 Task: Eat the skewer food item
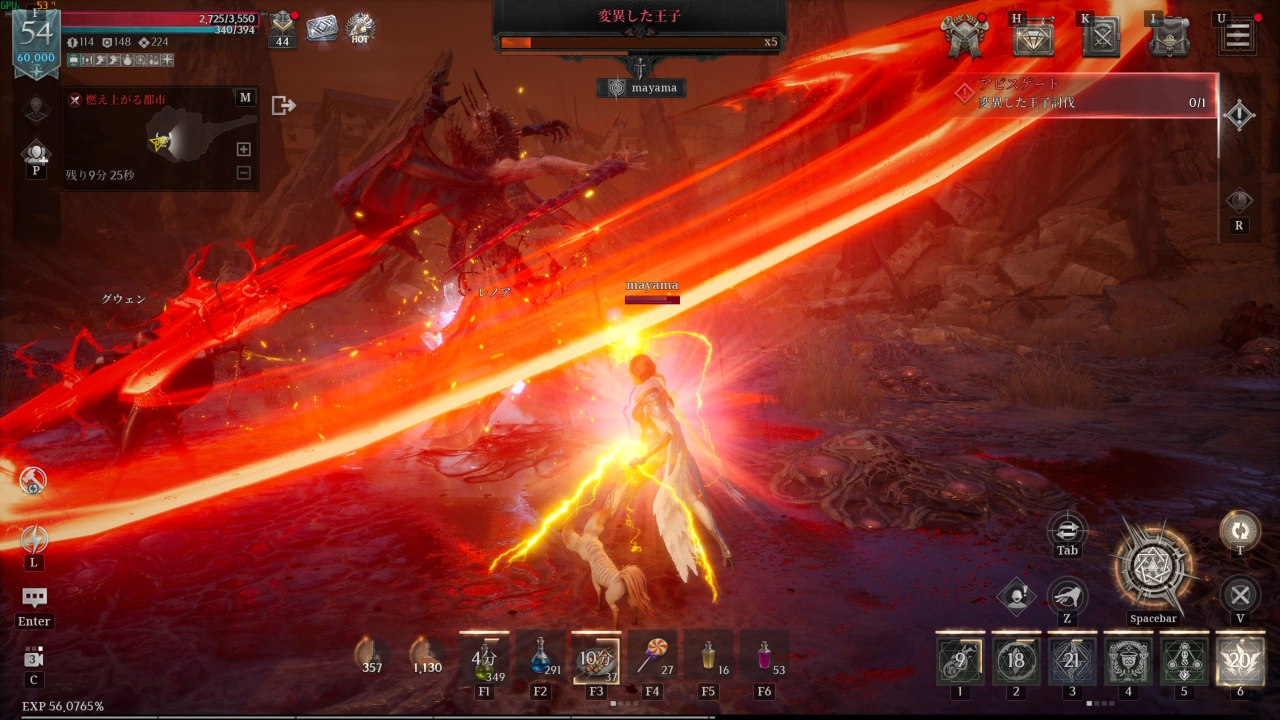point(596,657)
